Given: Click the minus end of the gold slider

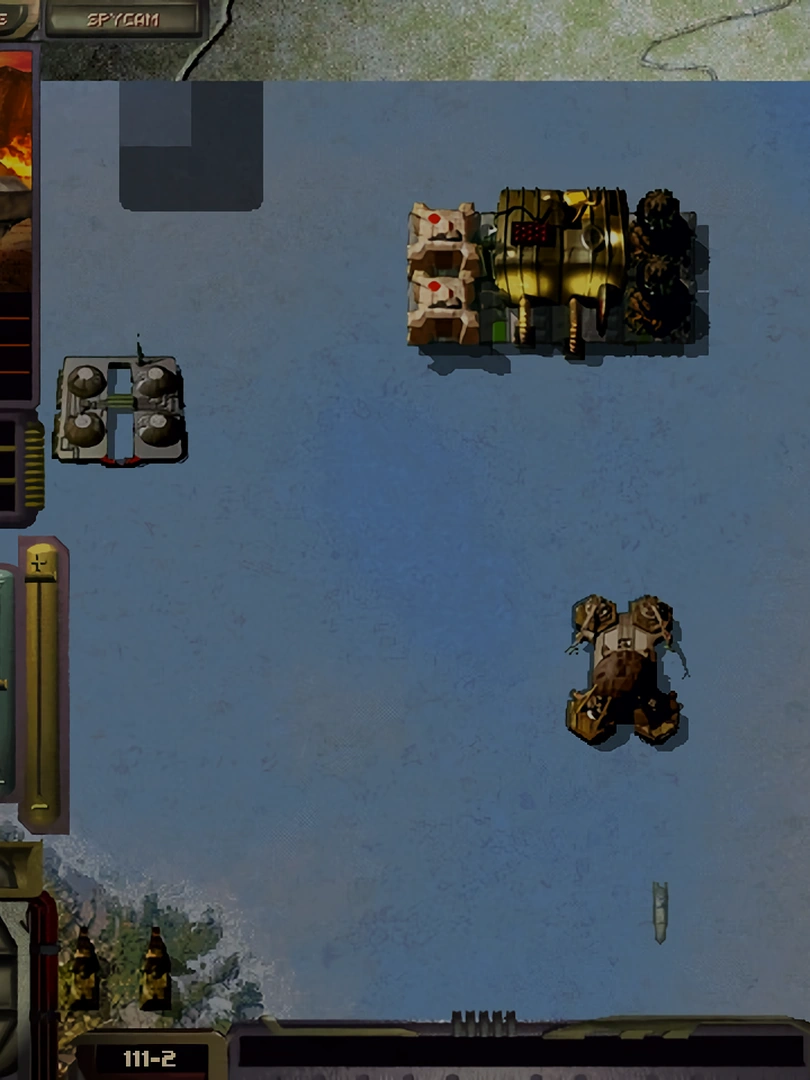Looking at the screenshot, I should (40, 804).
